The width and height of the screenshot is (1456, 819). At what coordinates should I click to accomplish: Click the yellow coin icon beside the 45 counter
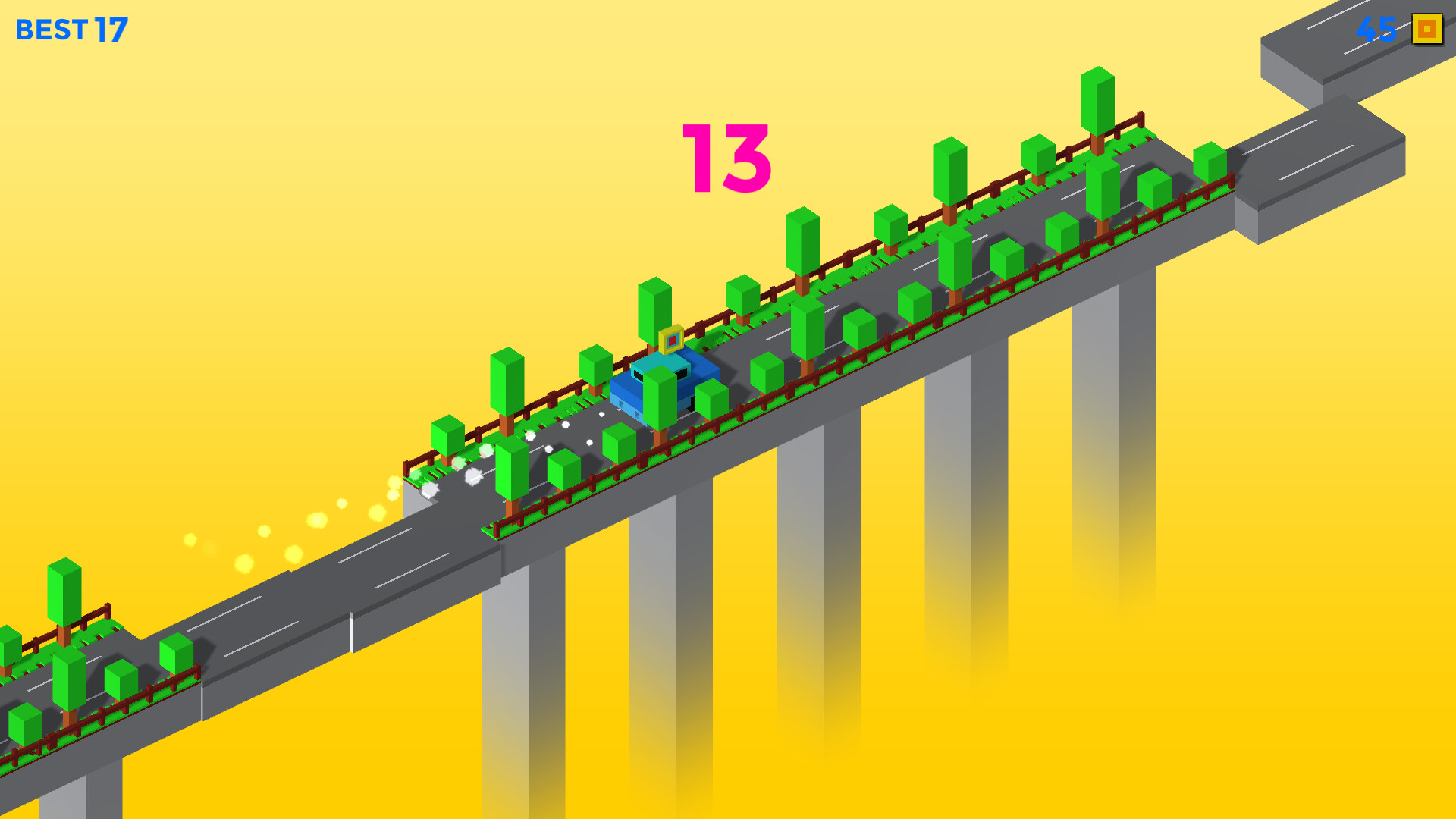click(1424, 30)
